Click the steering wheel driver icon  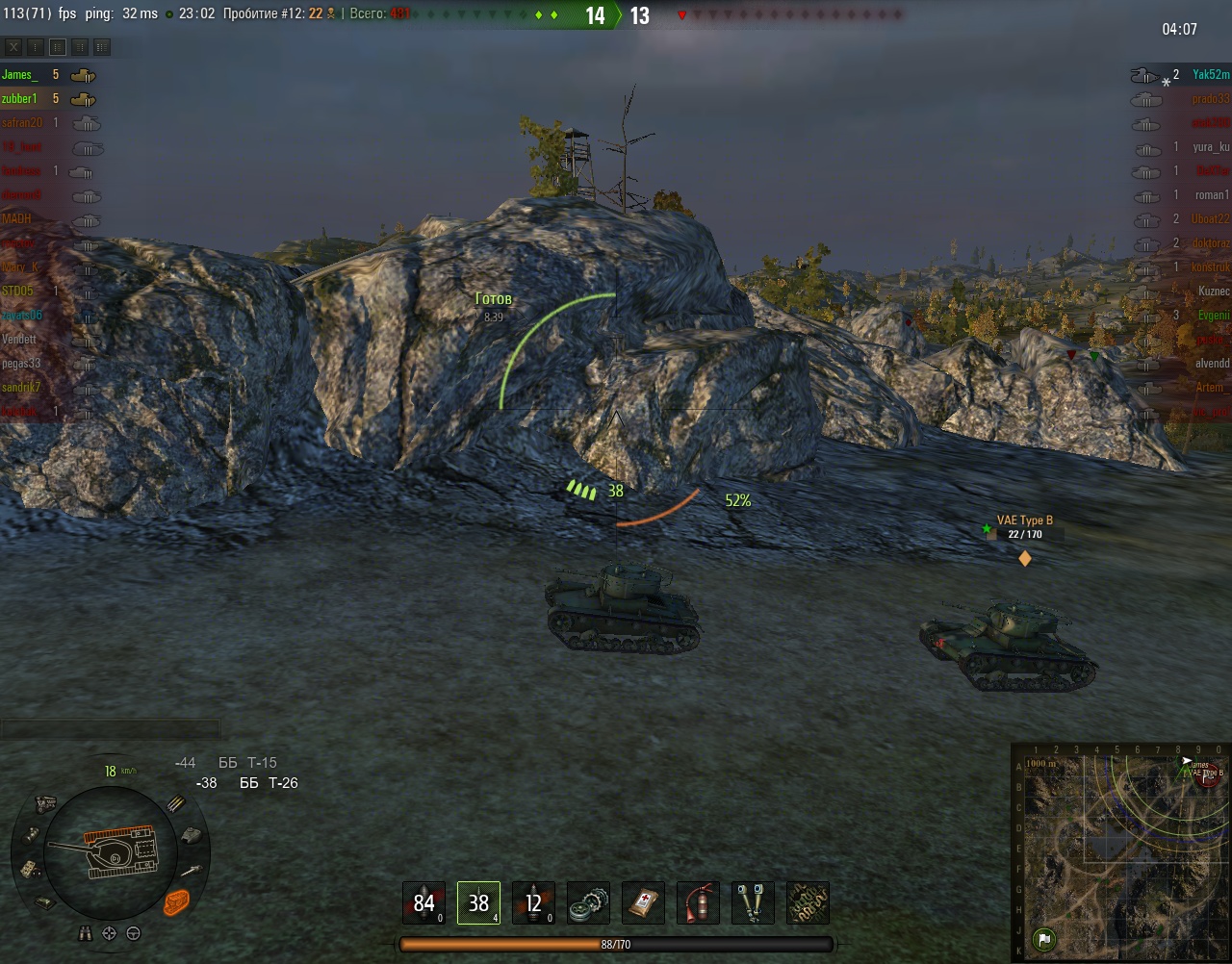pos(134,933)
